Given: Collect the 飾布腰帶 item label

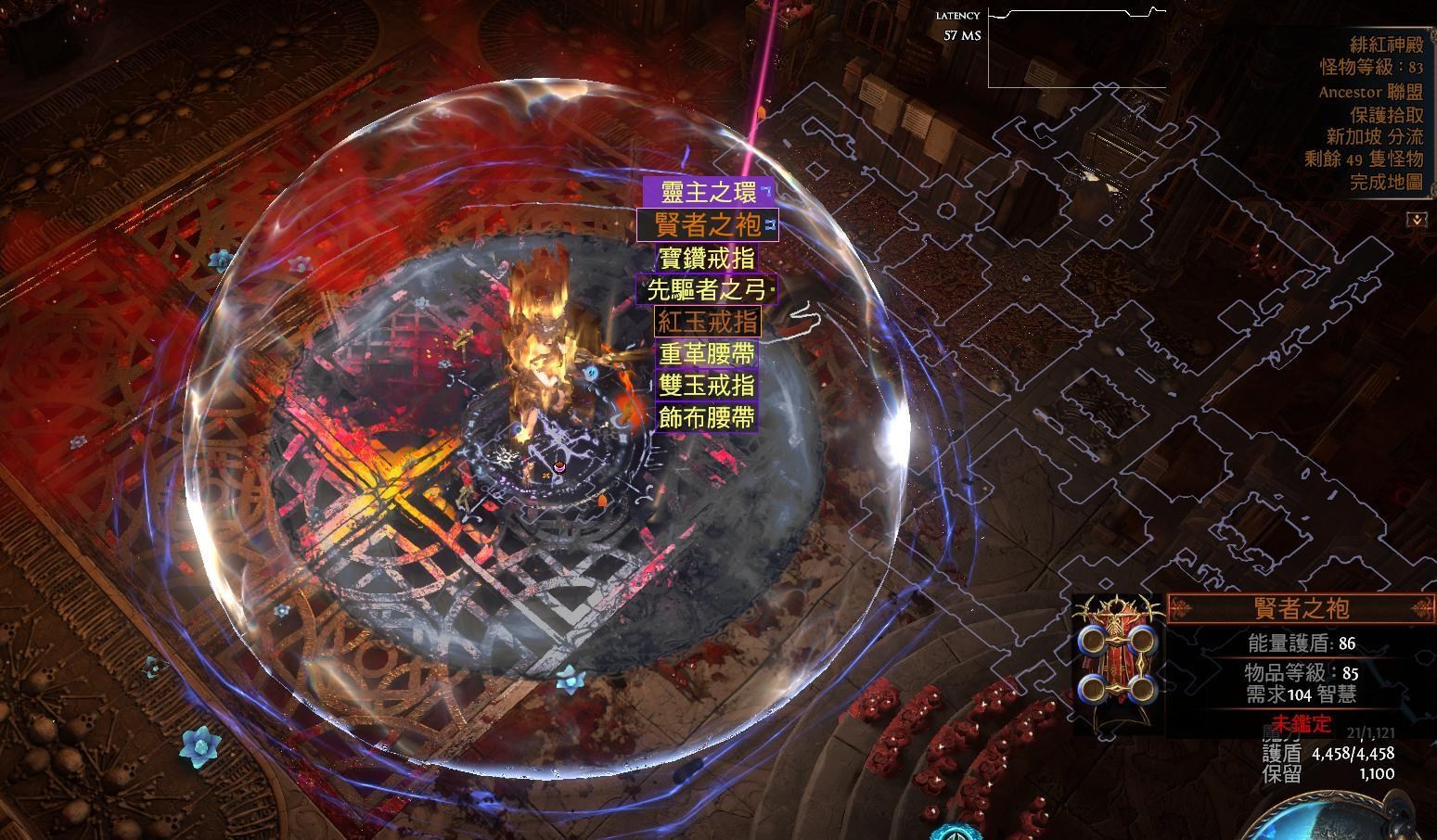Looking at the screenshot, I should click(x=707, y=417).
